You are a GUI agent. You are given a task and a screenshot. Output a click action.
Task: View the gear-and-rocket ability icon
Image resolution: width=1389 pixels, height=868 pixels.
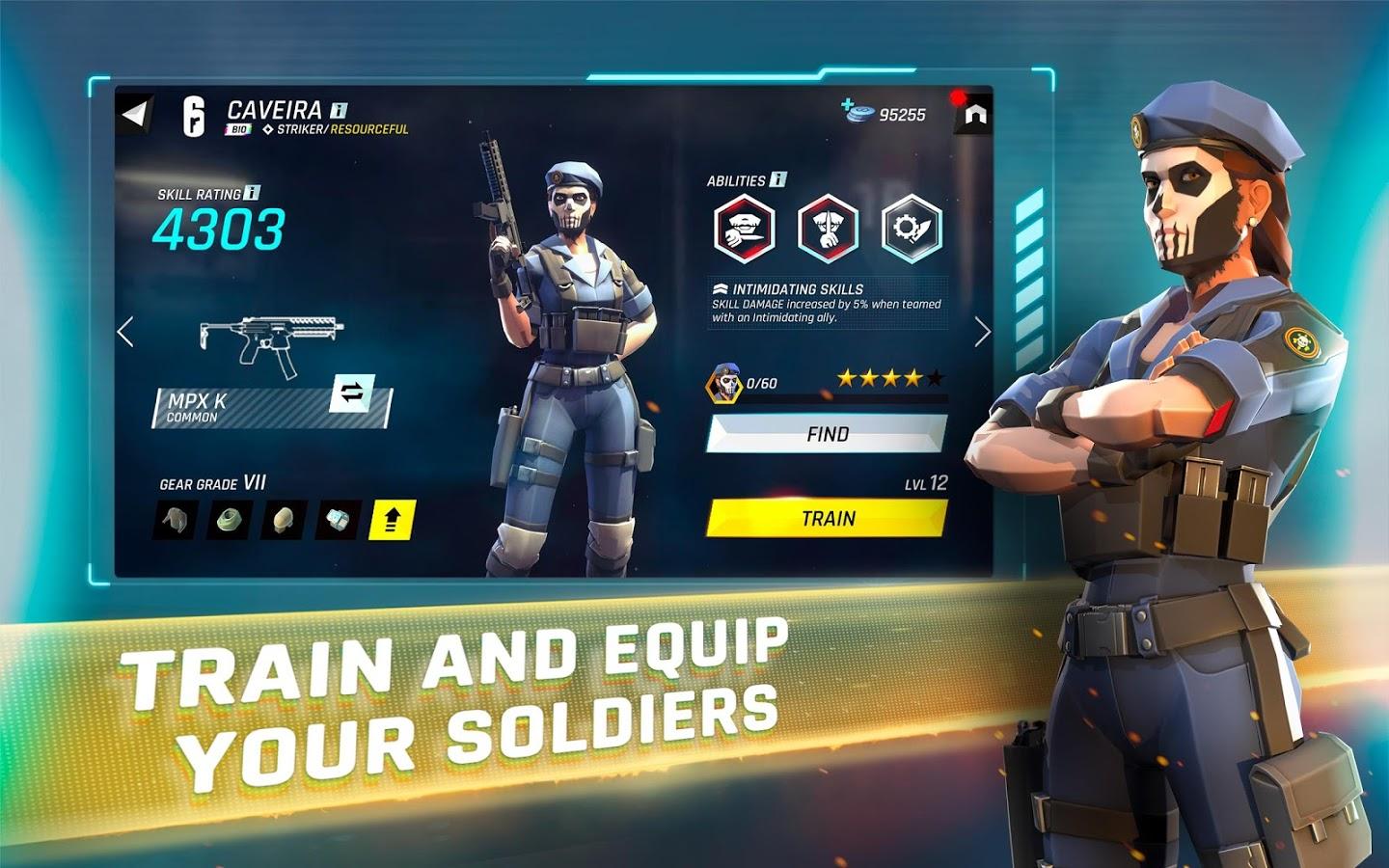click(x=909, y=229)
